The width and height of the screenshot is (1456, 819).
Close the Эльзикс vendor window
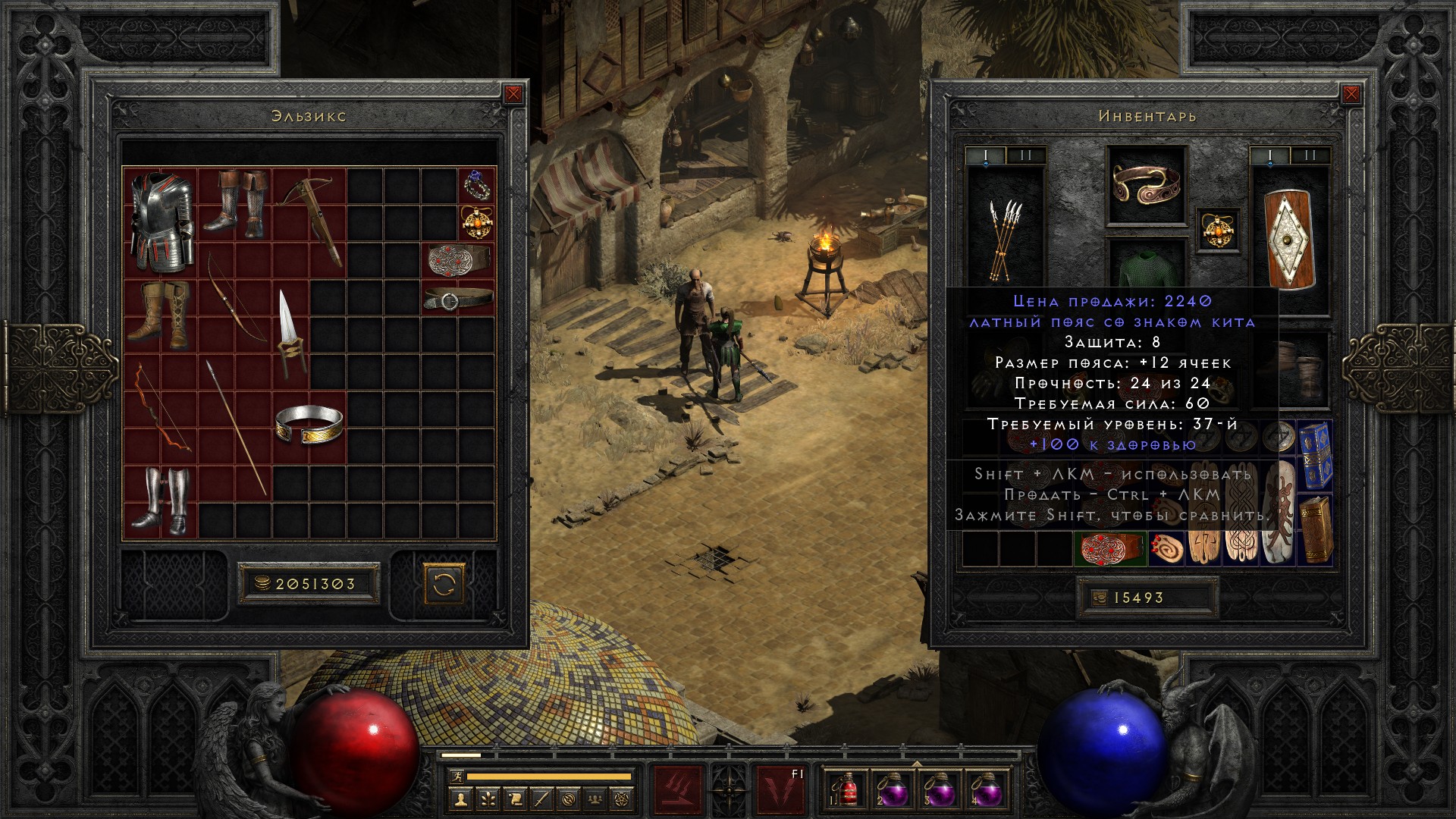point(513,94)
